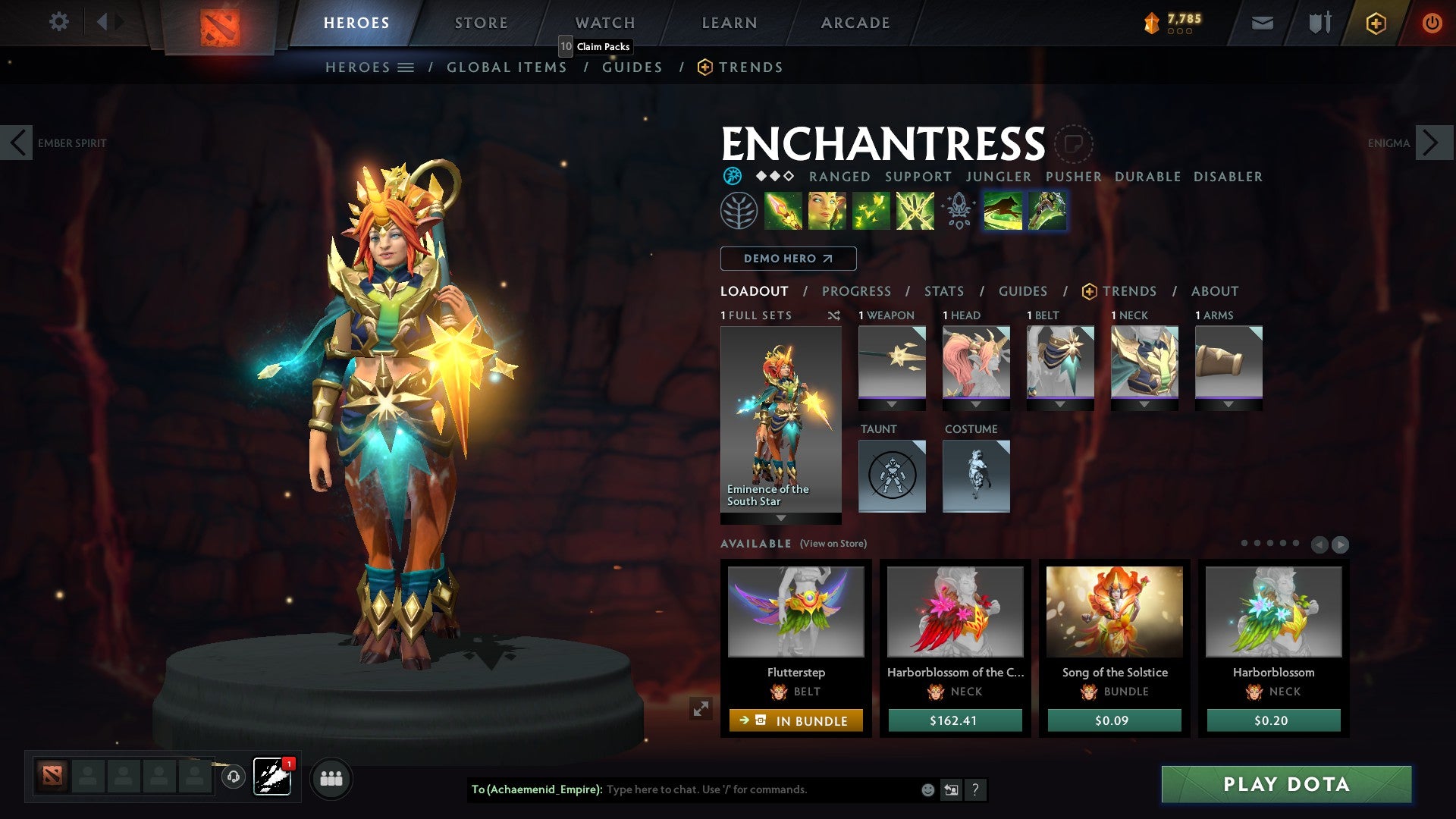Viewport: 1456px width, 819px height.
Task: Open the STATS tab for Enchantress
Action: (943, 290)
